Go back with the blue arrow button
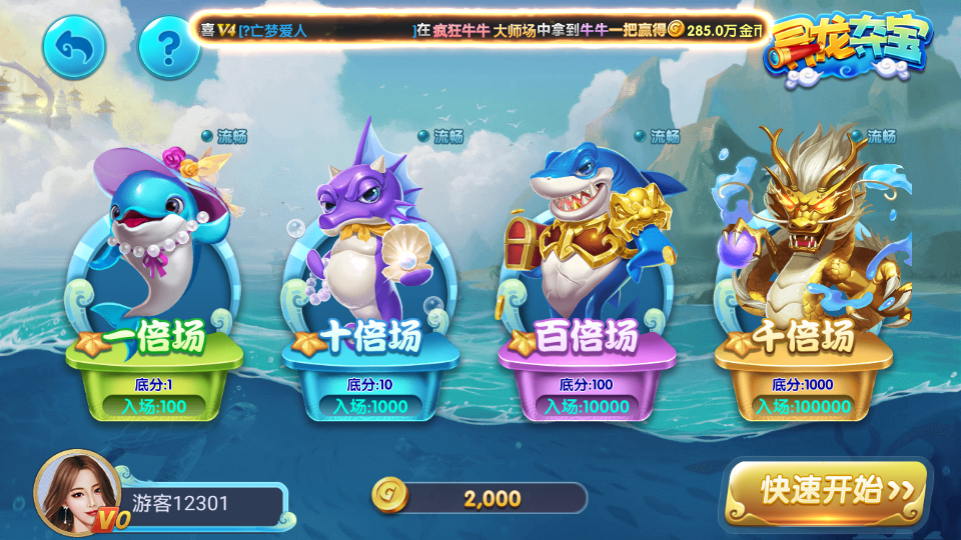This screenshot has height=540, width=961. click(x=73, y=46)
